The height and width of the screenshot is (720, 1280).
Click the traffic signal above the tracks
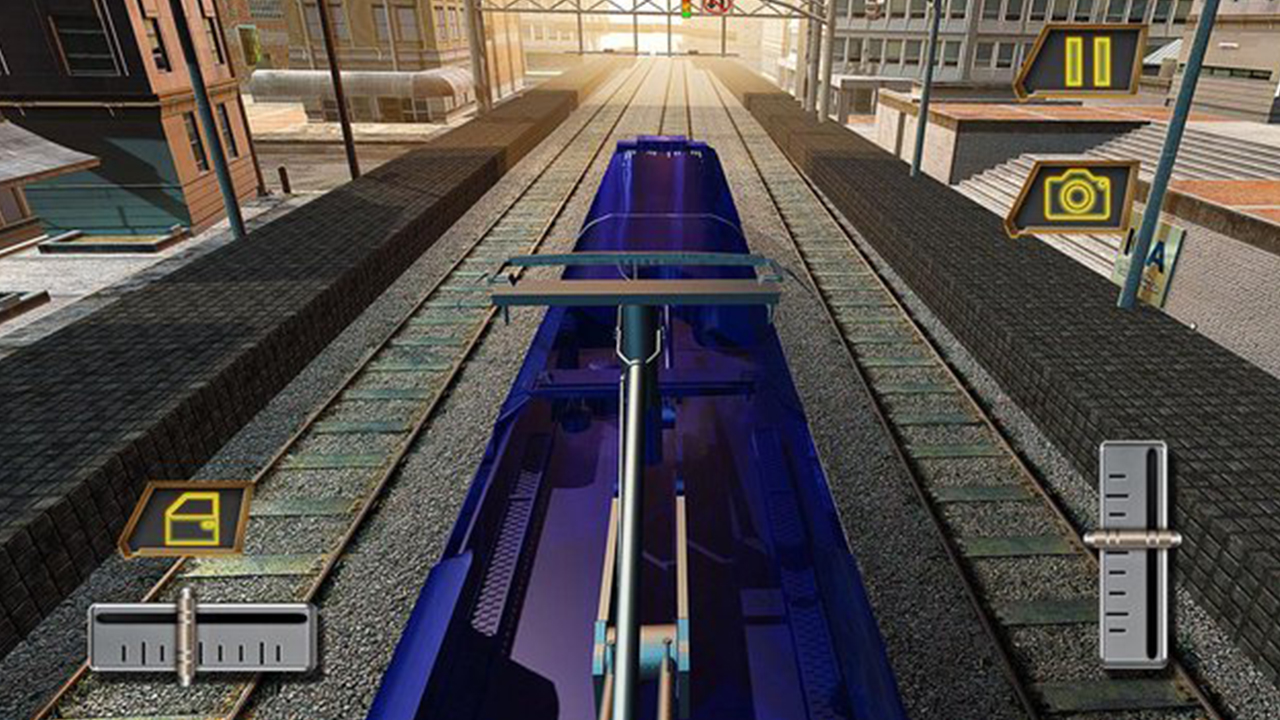point(685,6)
